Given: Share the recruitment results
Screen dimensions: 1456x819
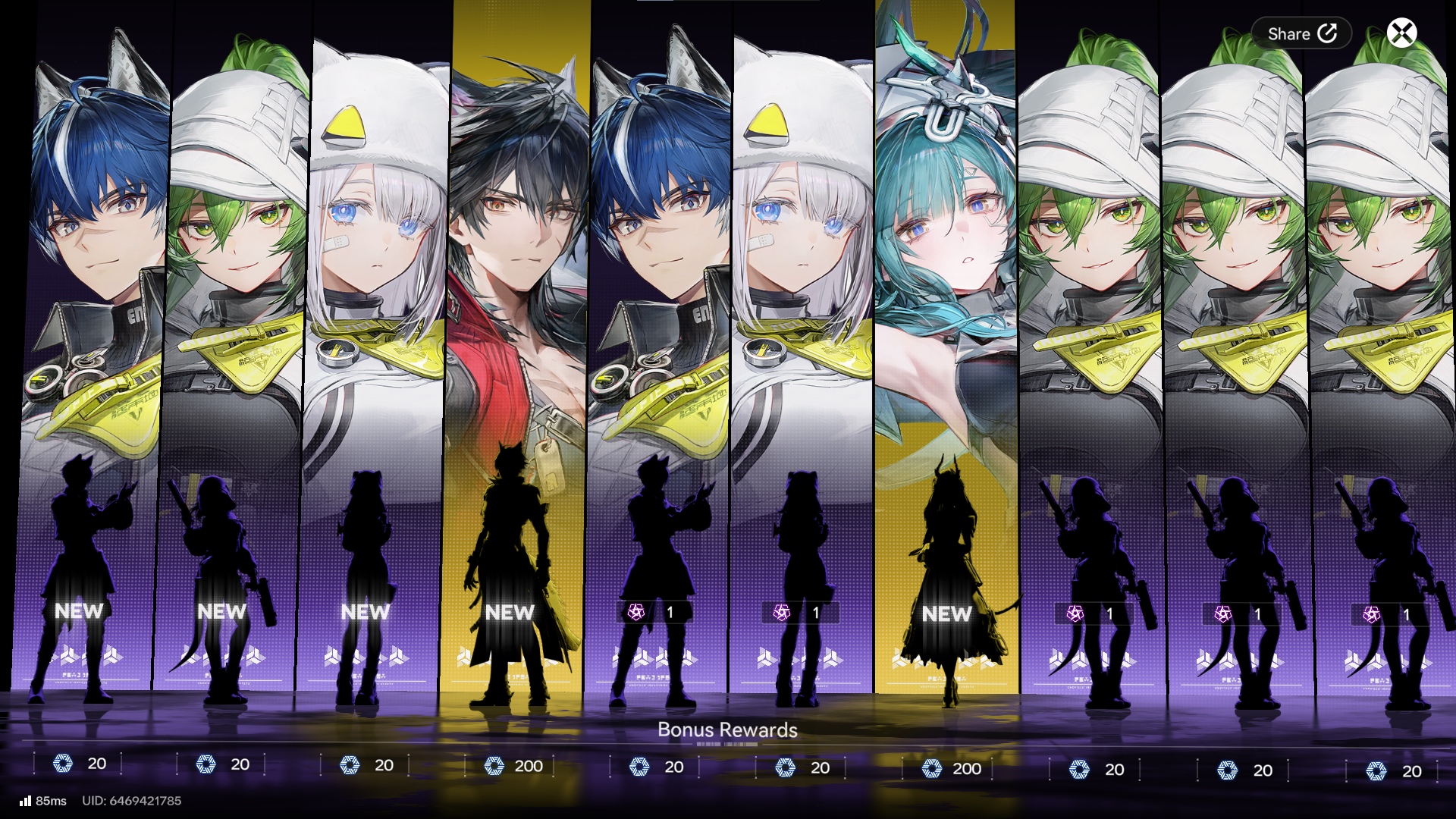Looking at the screenshot, I should (x=1301, y=33).
